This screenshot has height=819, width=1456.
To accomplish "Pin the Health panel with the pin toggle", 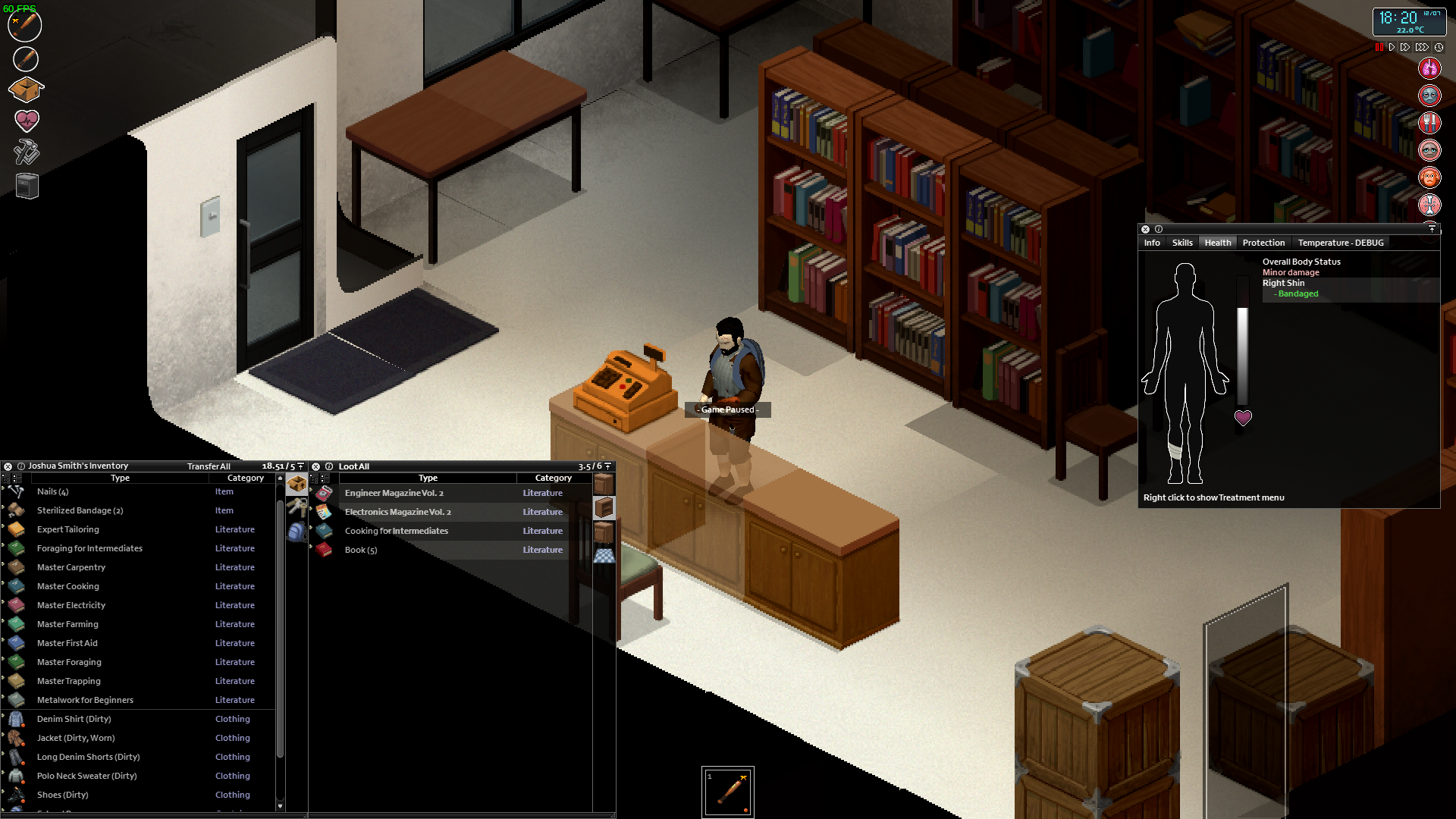I will [1432, 229].
